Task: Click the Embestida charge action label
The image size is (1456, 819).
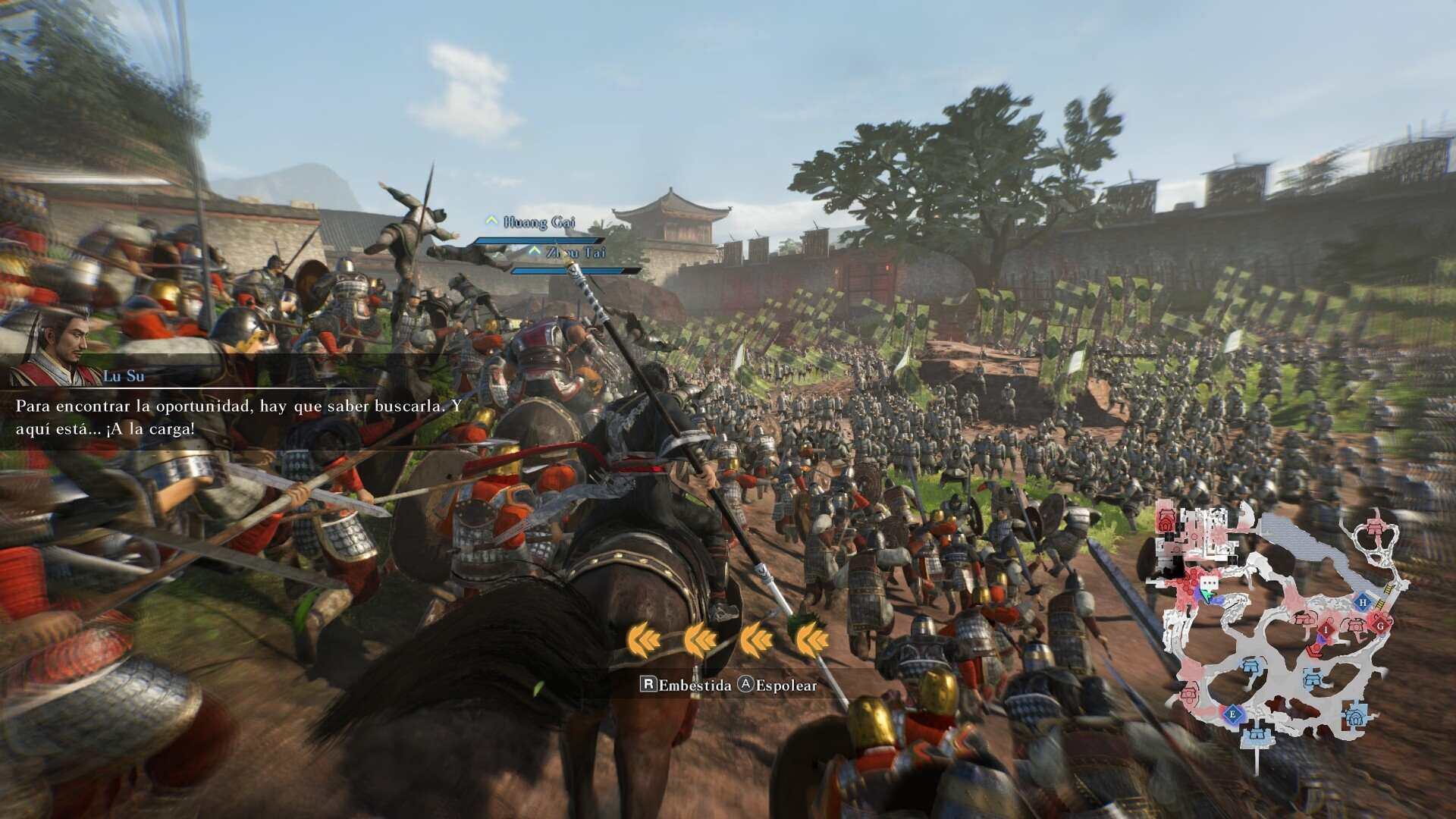Action: click(687, 686)
